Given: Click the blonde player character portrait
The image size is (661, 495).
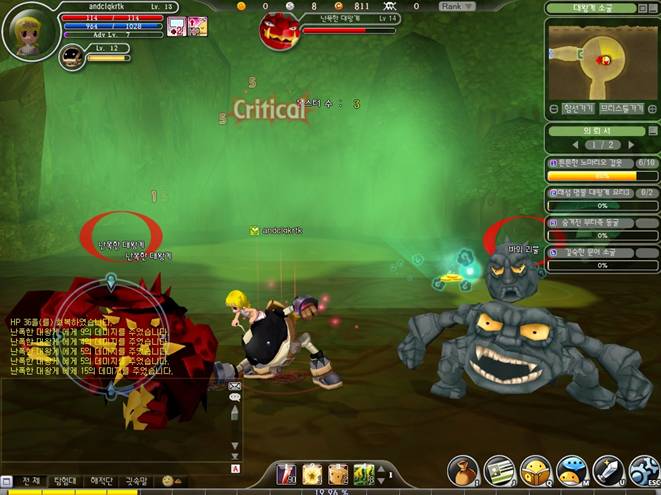Looking at the screenshot, I should pos(28,30).
